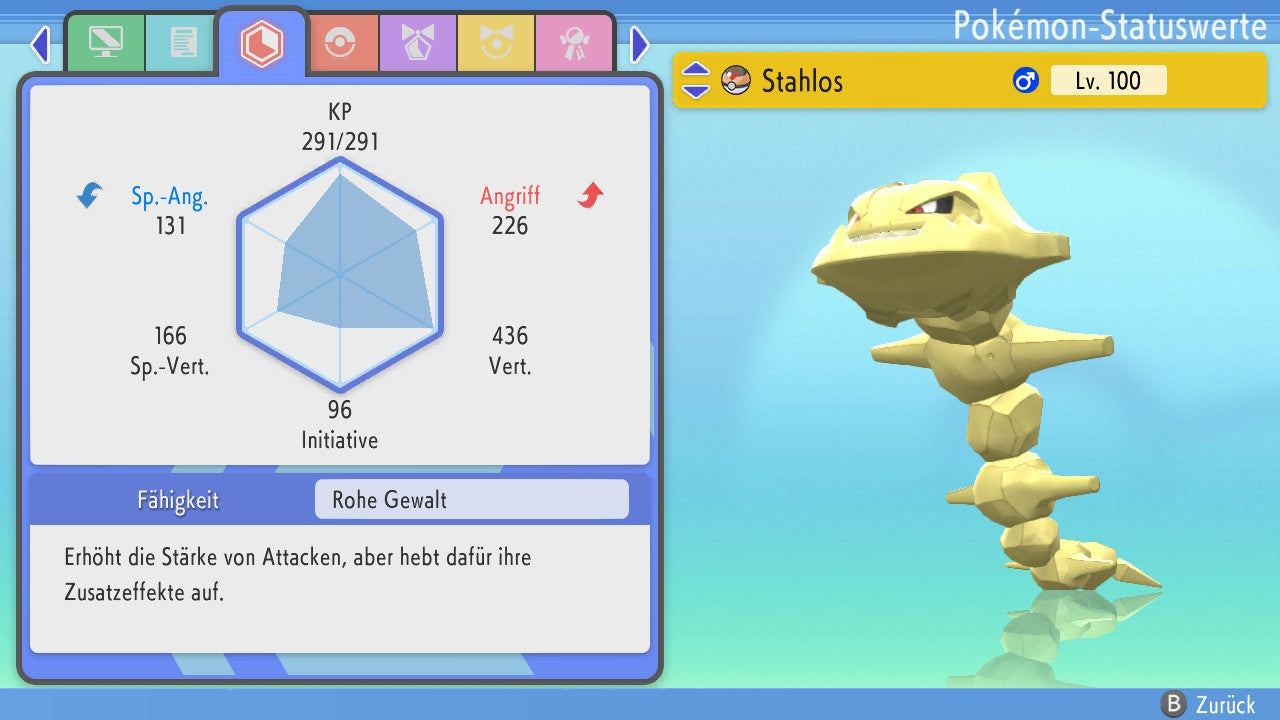Screen dimensions: 1280x720
Task: Switch Pokémon using the up-down arrows by Stahlos
Action: tap(696, 80)
